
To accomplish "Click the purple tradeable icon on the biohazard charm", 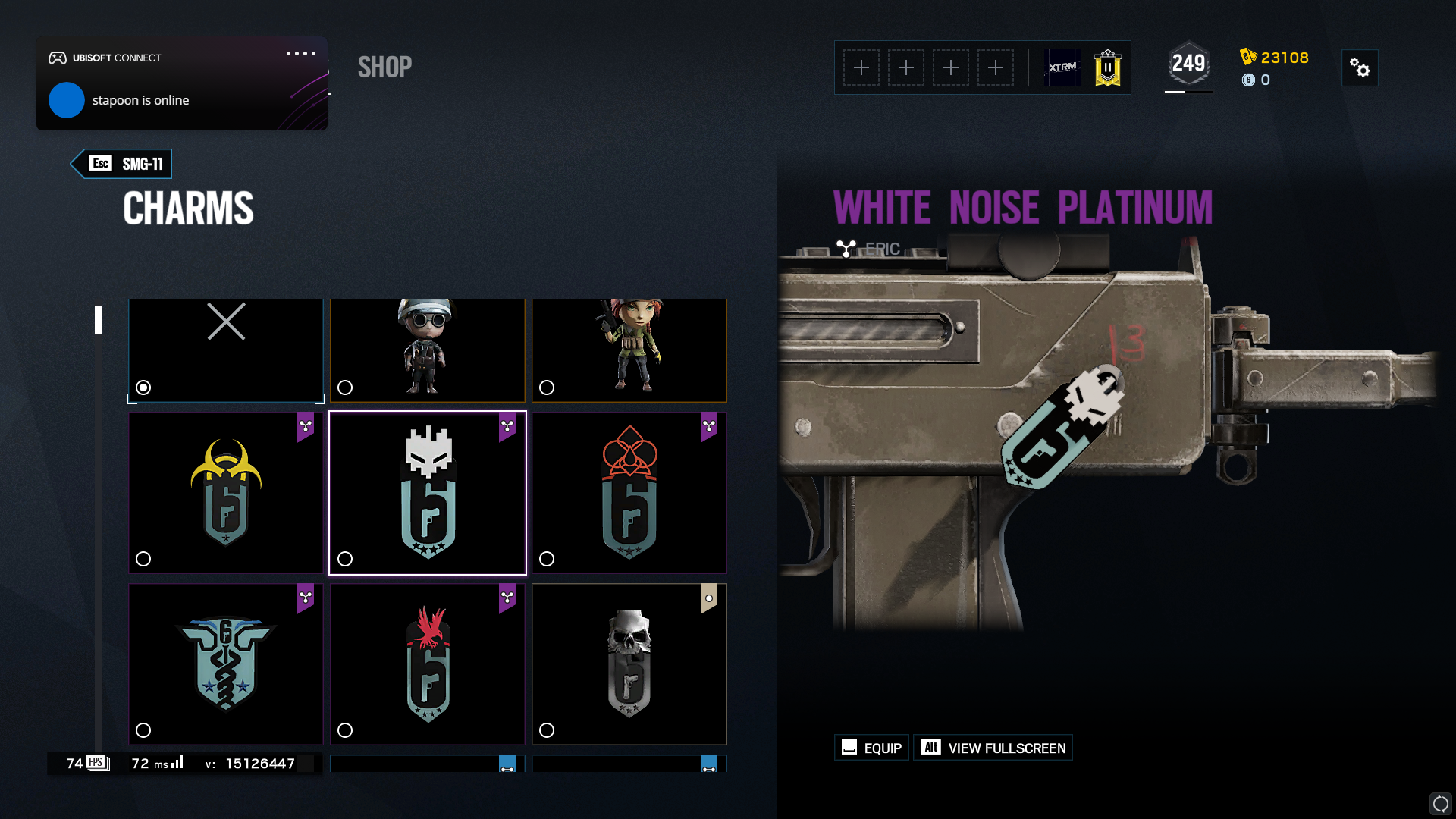I will point(306,427).
